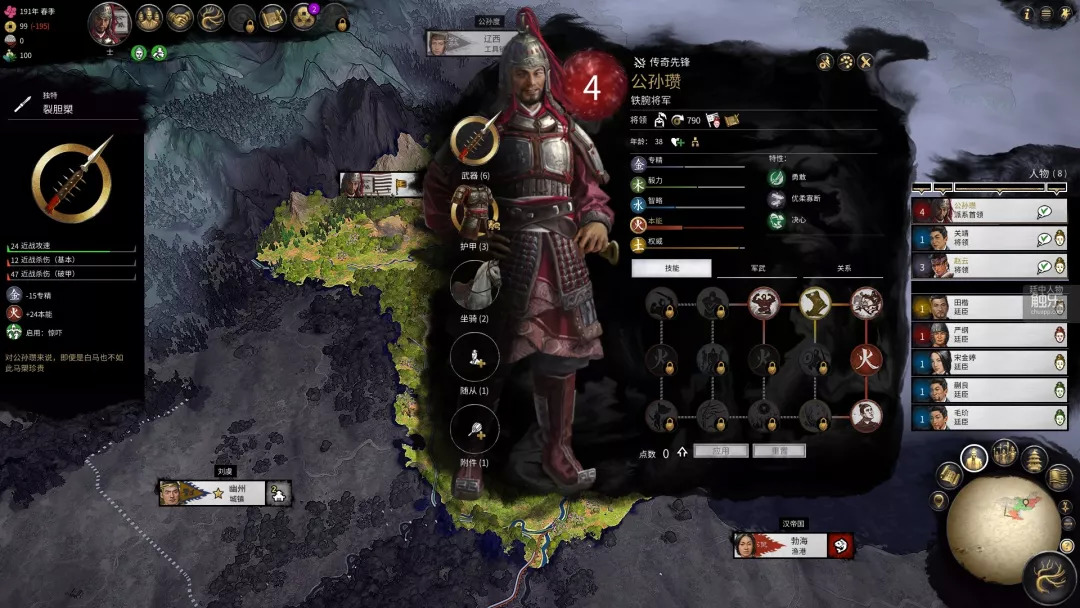
Task: Click the 应用 apply button
Action: pos(721,451)
